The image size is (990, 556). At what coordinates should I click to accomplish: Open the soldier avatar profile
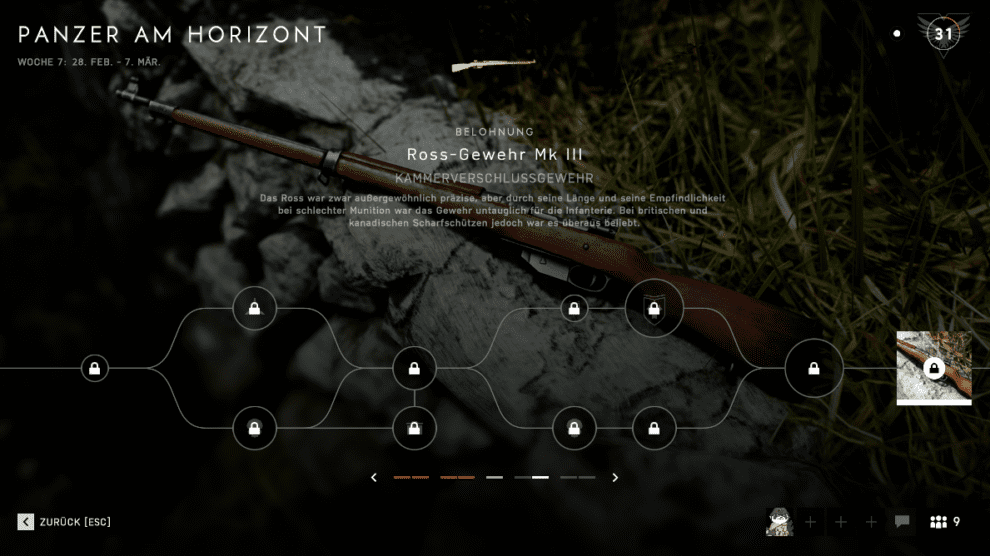pyautogui.click(x=780, y=522)
